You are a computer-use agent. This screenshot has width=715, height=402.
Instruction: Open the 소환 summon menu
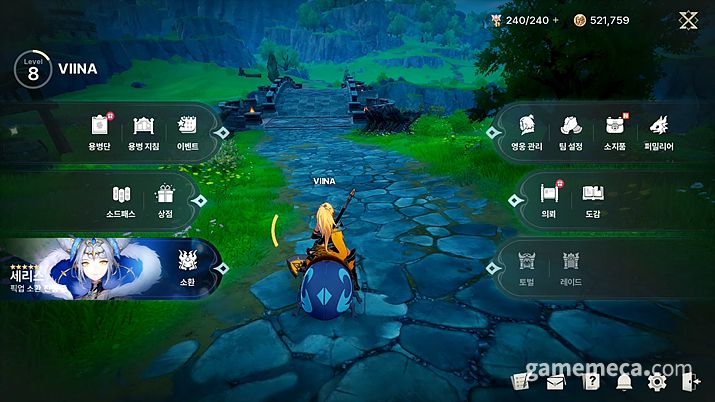coord(188,266)
